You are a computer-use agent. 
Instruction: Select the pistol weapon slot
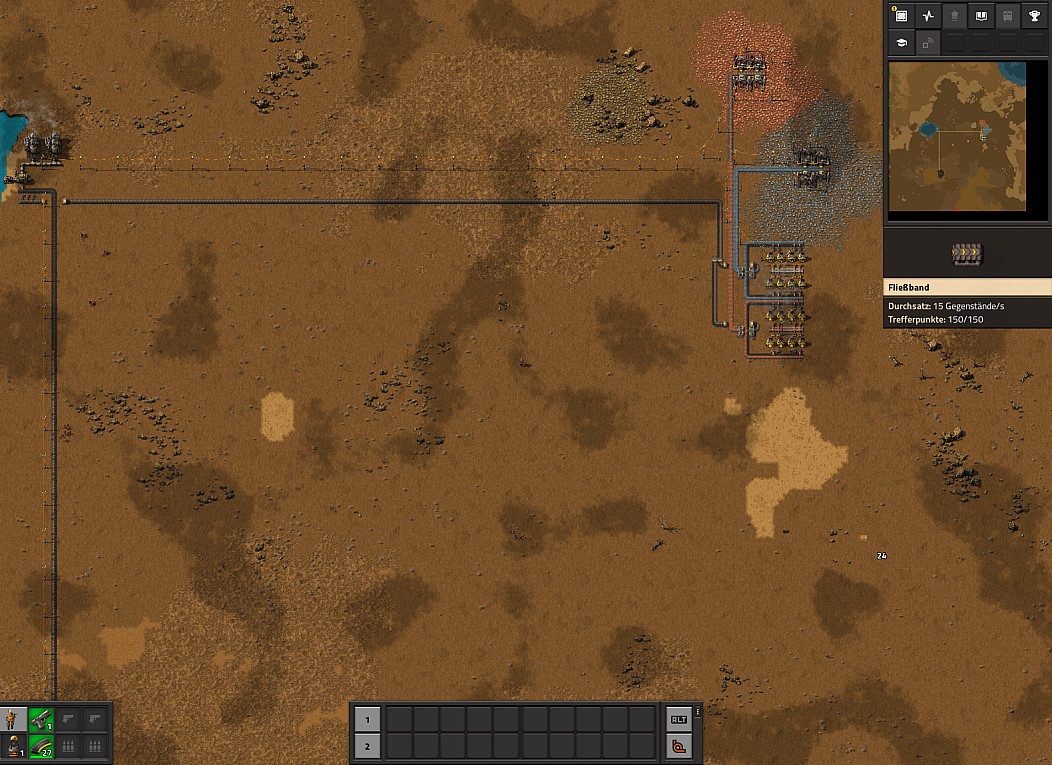point(41,718)
